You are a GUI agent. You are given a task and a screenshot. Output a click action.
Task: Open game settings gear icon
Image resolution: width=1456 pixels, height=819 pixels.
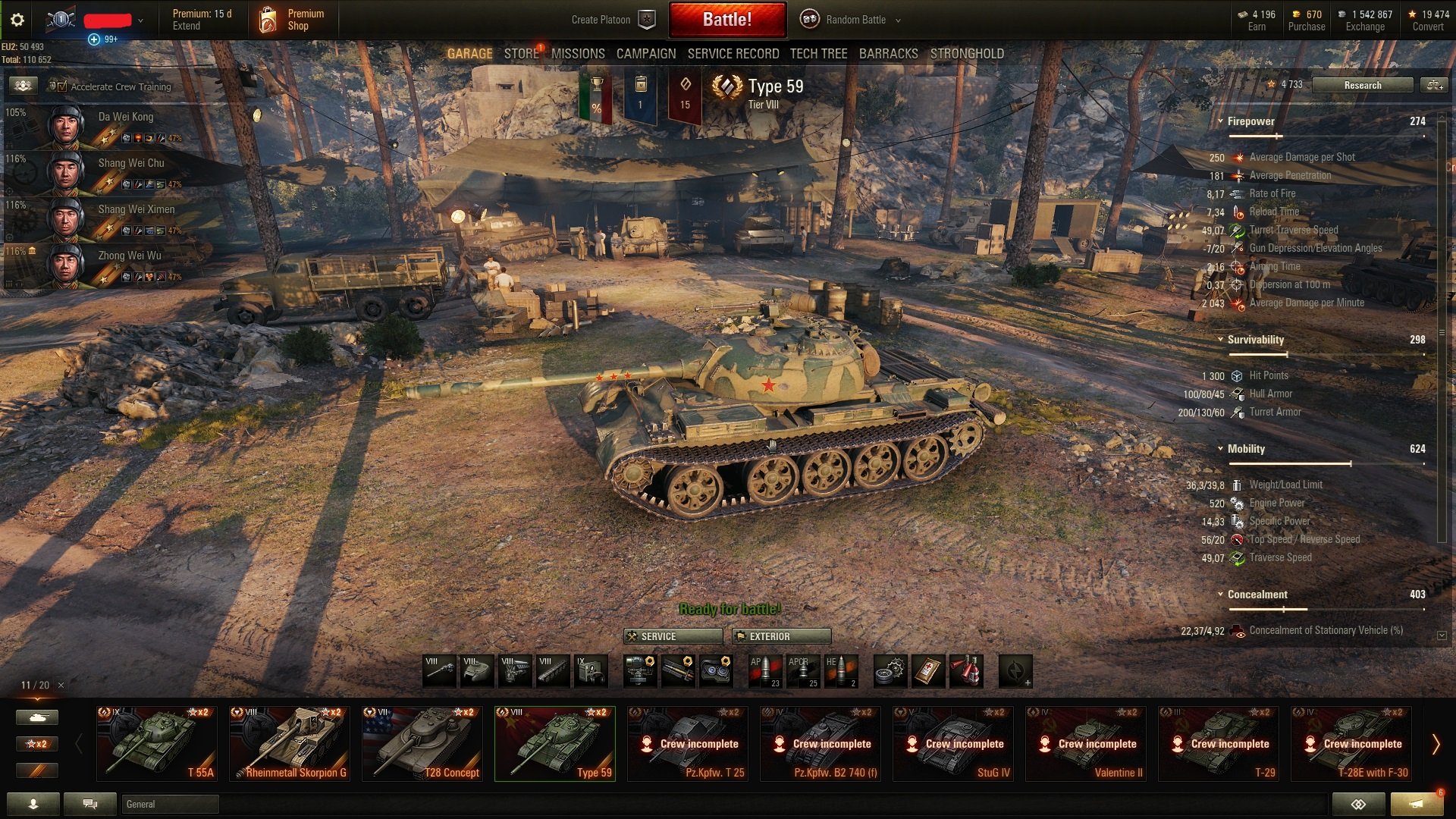point(17,20)
